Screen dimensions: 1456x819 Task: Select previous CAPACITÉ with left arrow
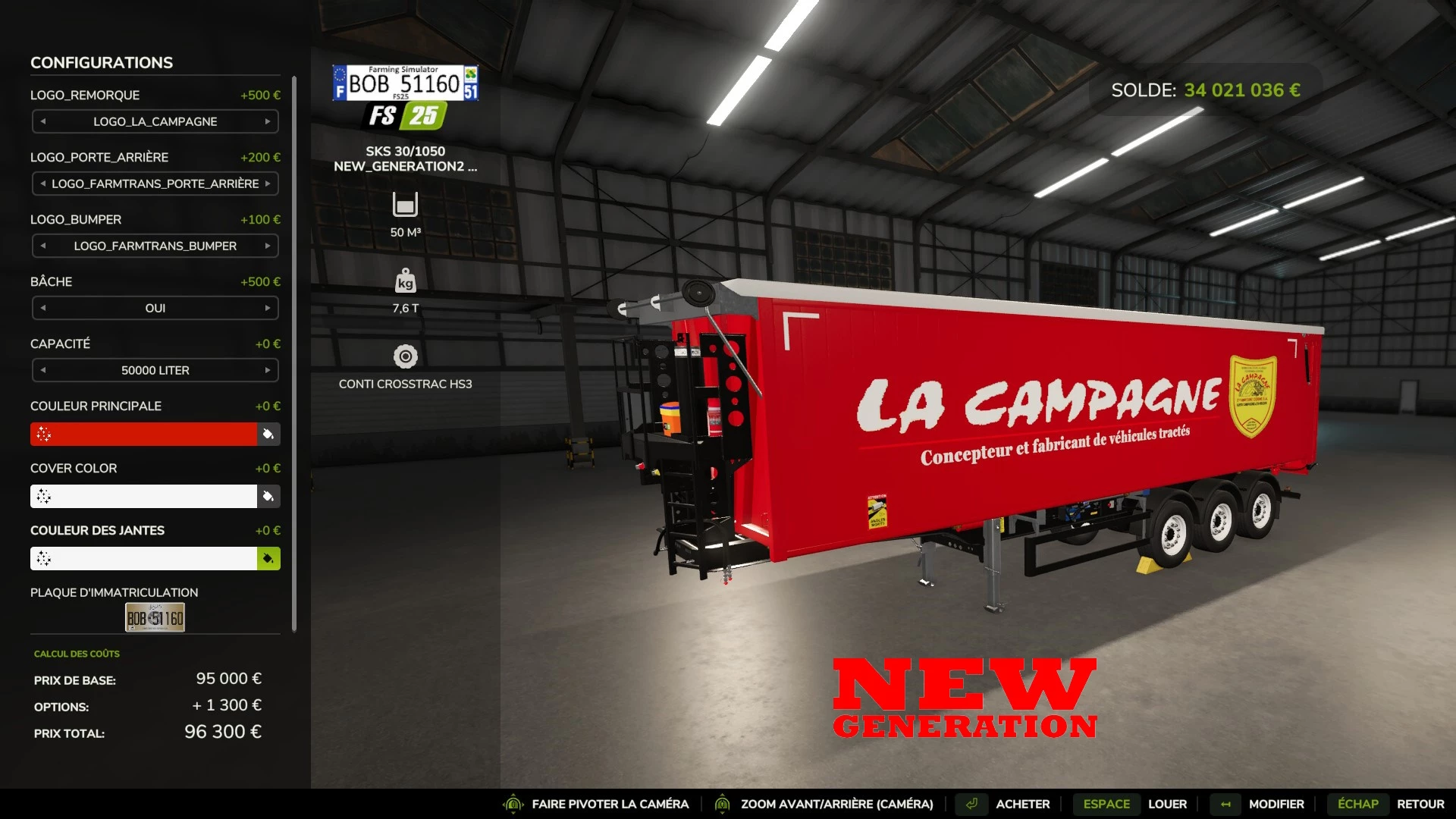(x=42, y=370)
